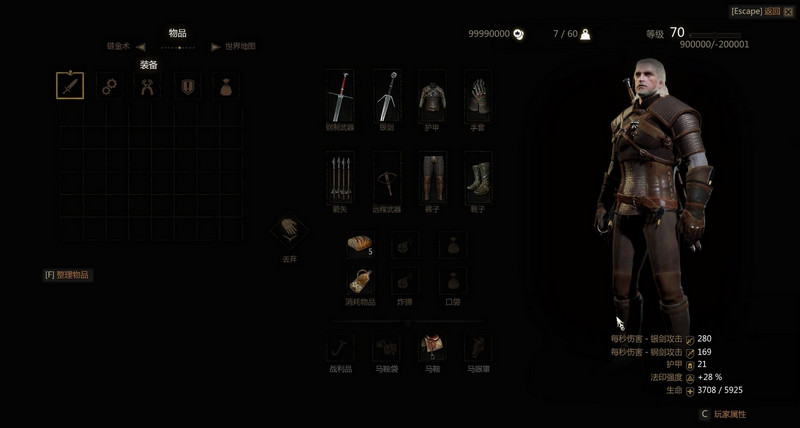Screen dimensions: 800x428
Task: Go to the World Map via right arrow
Action: tap(215, 46)
